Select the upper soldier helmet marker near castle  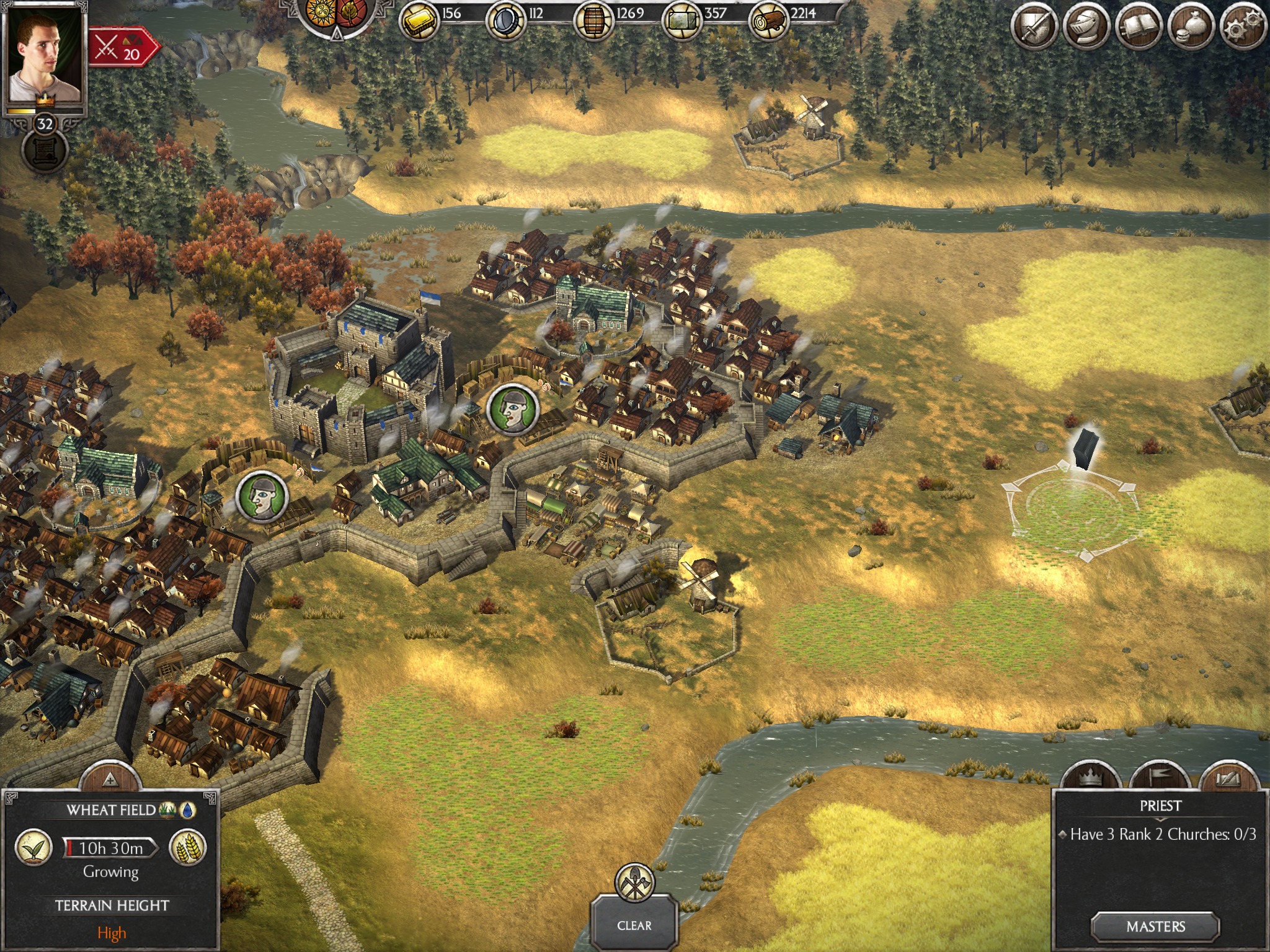pos(512,409)
